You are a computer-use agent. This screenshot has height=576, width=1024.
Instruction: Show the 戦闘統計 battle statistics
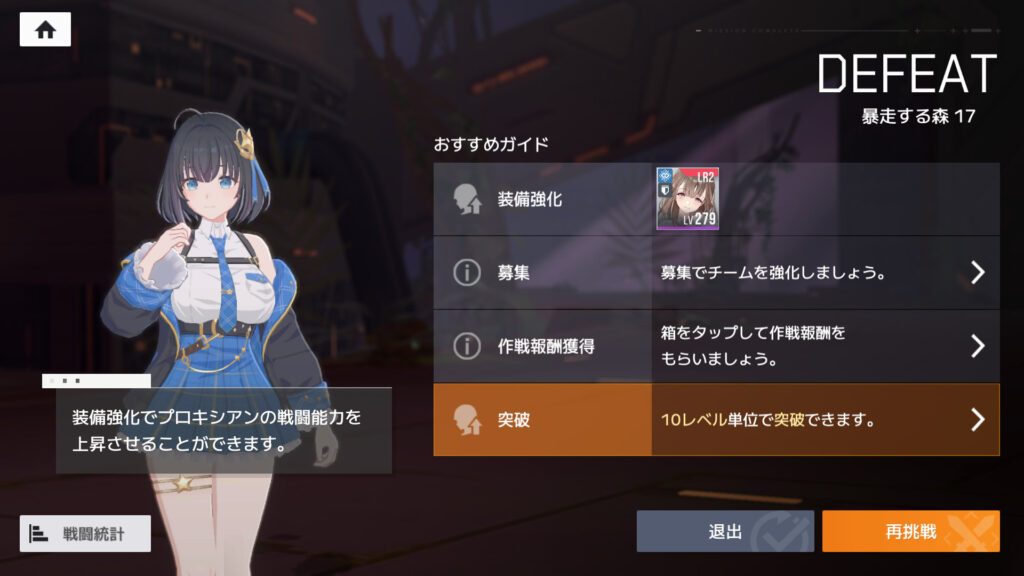tap(85, 534)
